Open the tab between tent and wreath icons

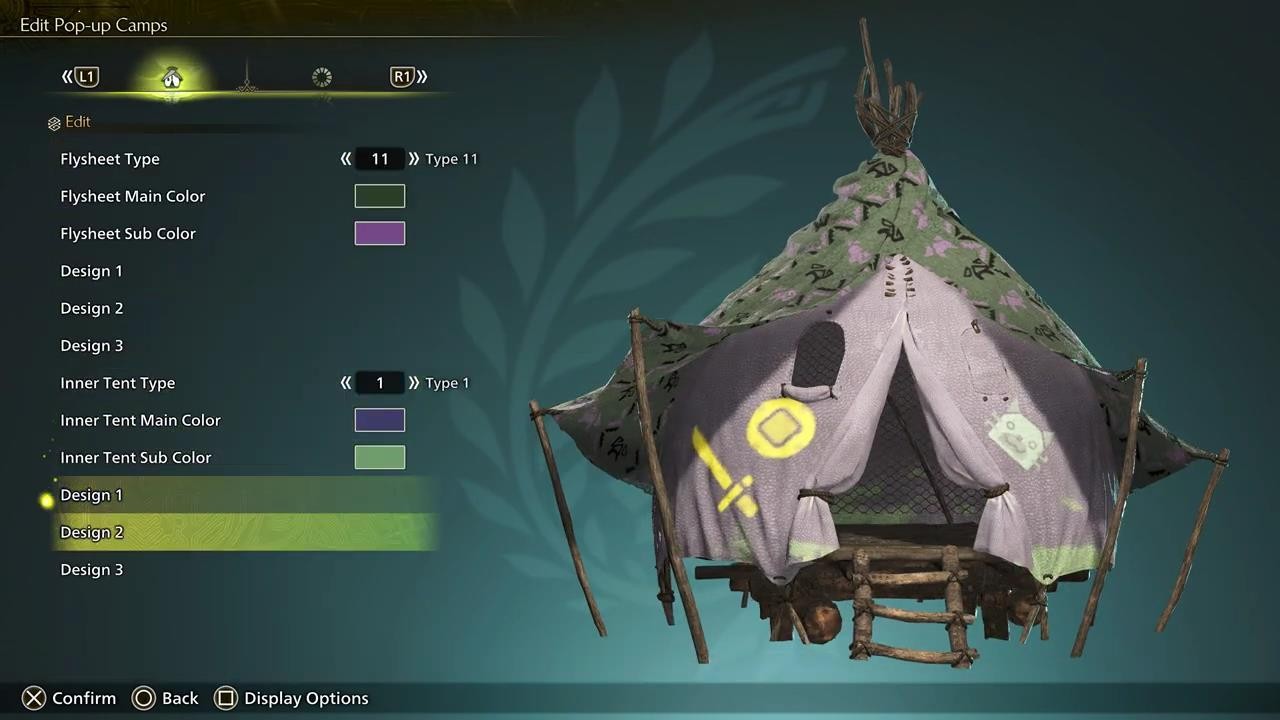click(x=247, y=77)
